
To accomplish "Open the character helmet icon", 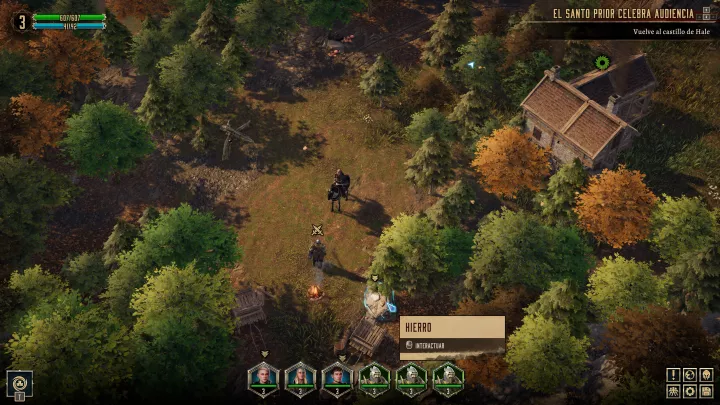I will [705, 374].
